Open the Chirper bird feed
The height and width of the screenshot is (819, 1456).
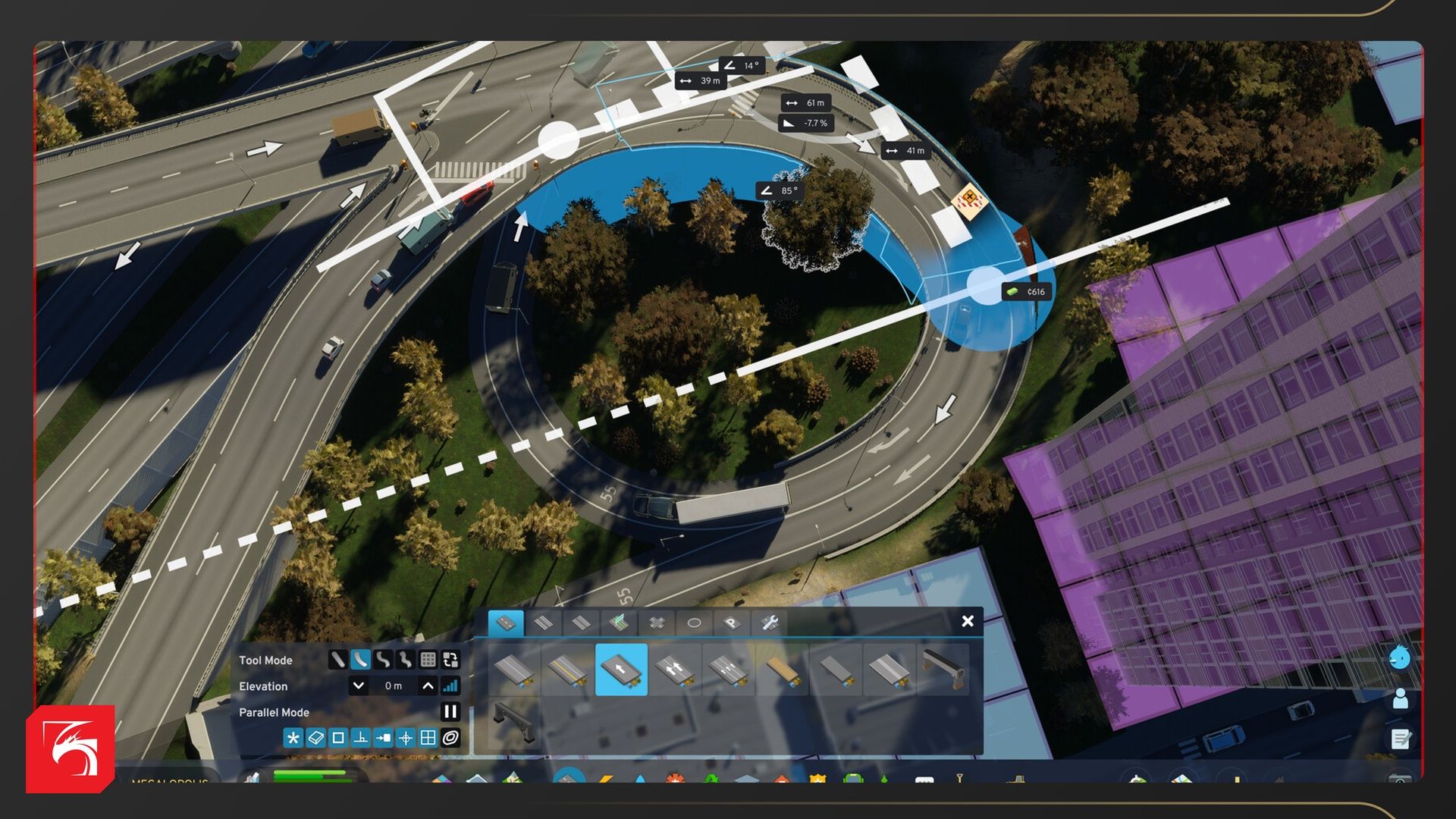[x=1400, y=657]
